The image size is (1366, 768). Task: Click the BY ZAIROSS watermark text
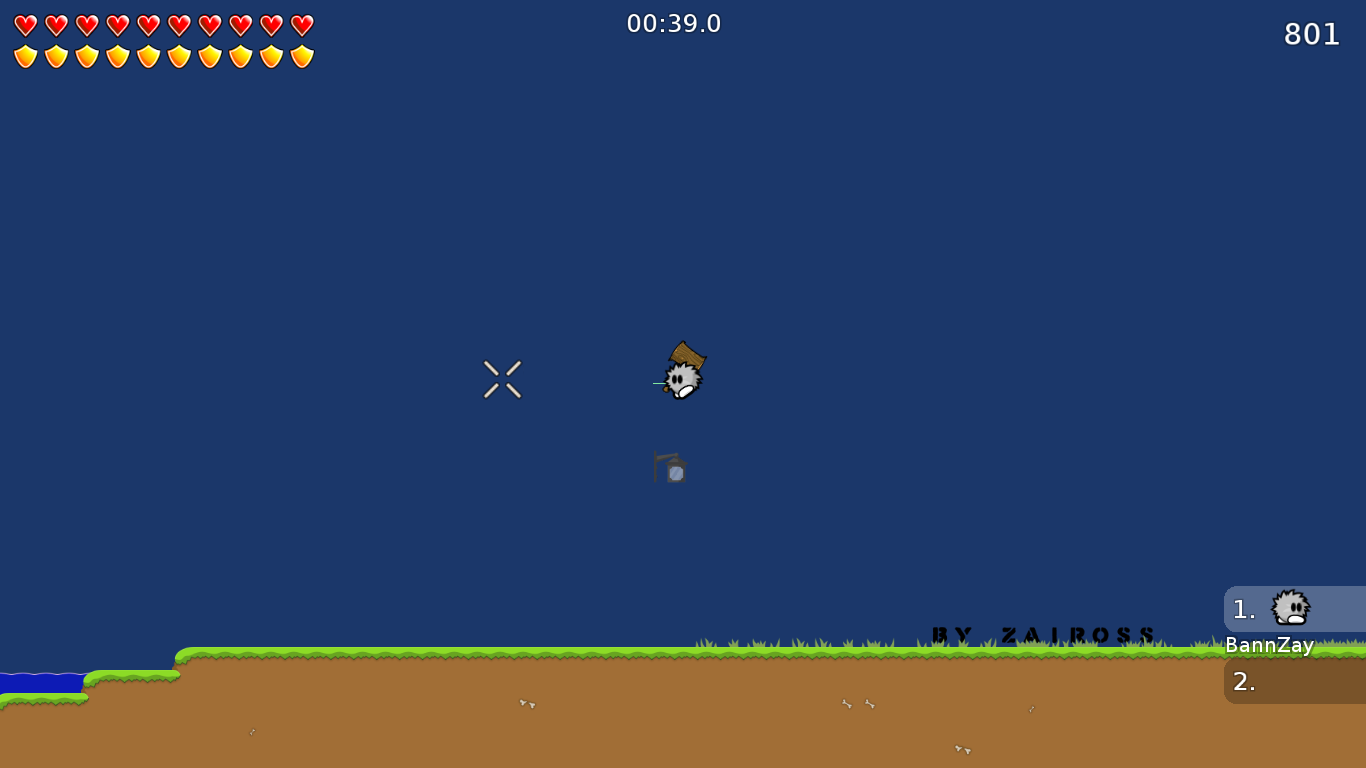(1042, 633)
